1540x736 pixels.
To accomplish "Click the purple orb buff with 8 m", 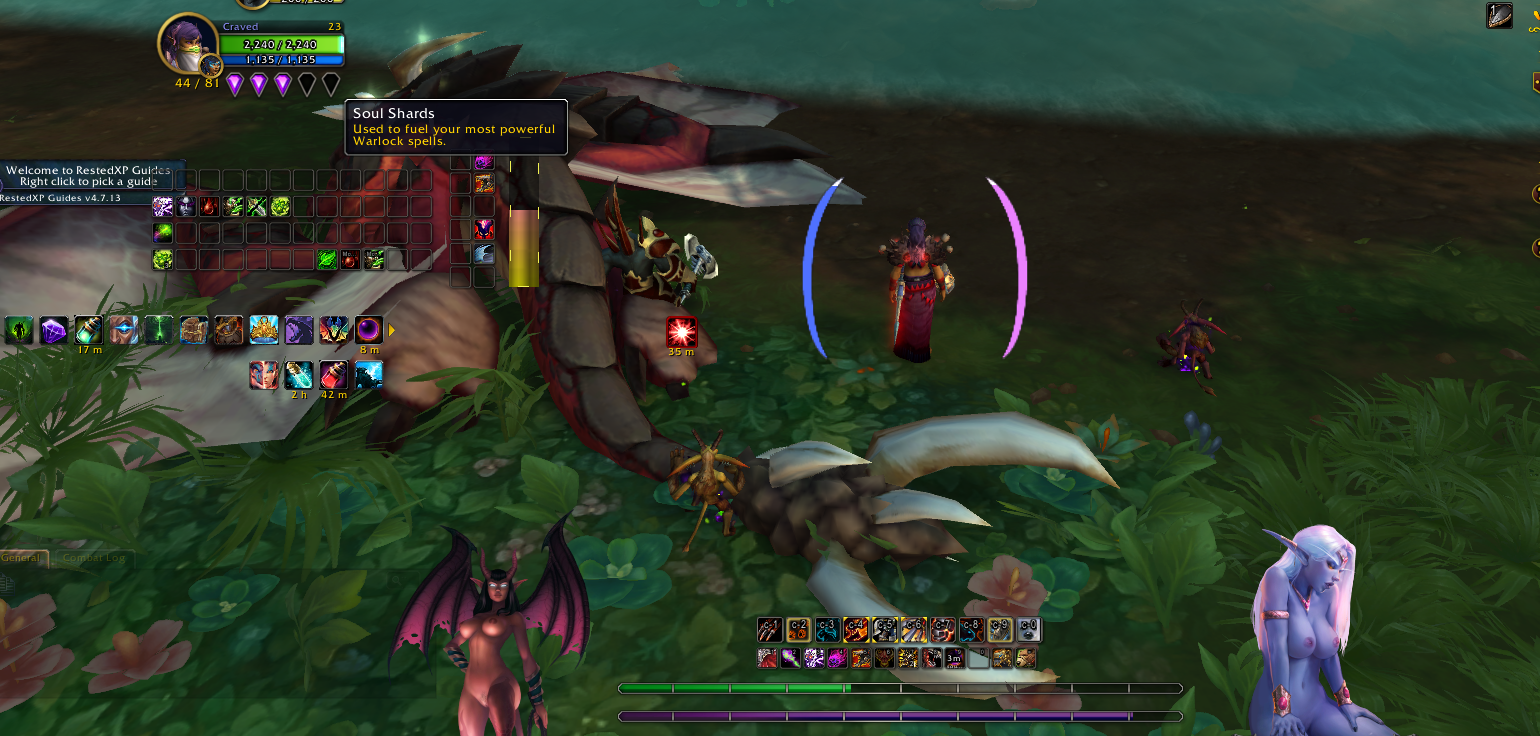I will coord(369,330).
